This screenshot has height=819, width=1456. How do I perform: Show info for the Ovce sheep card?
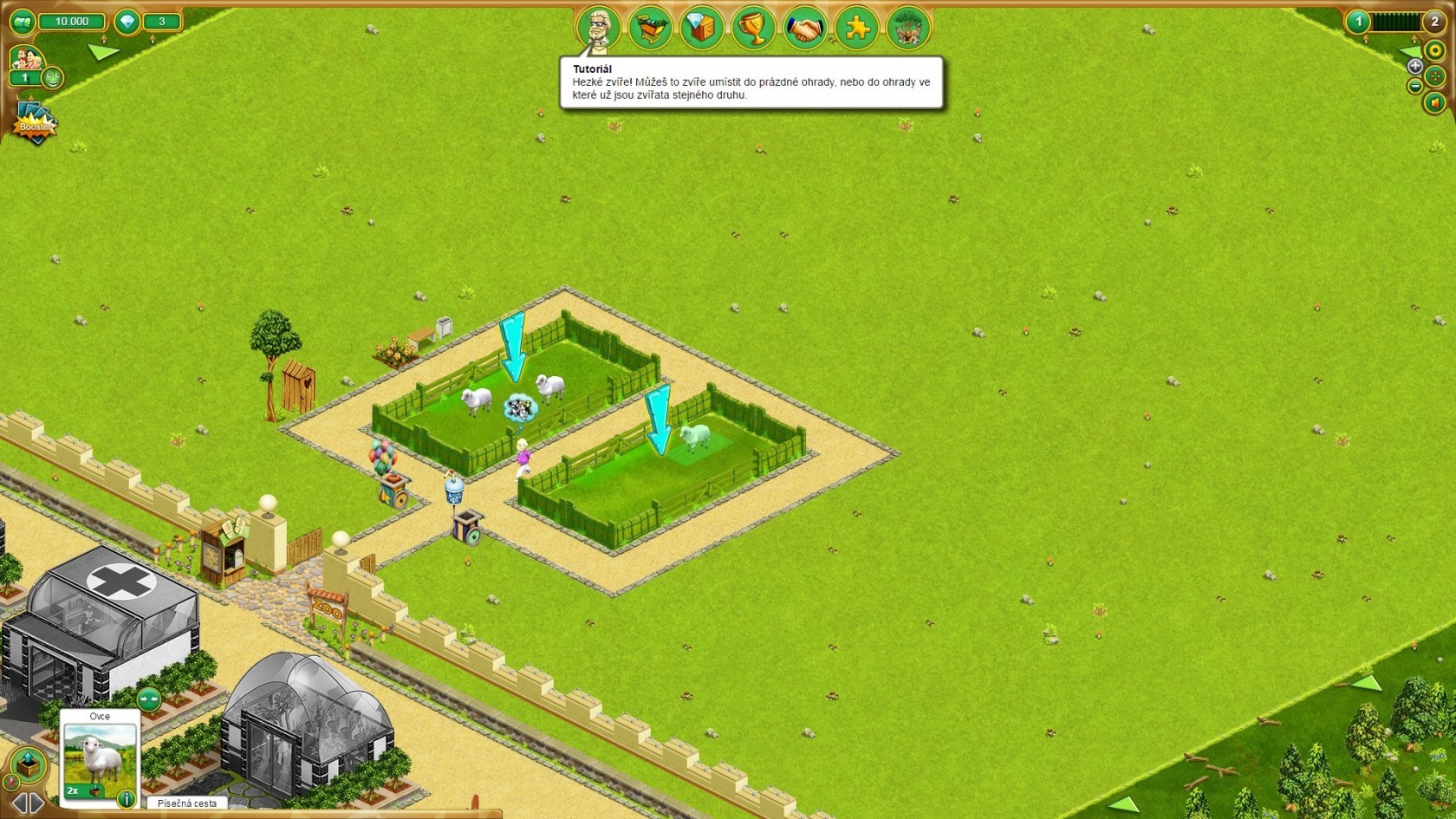tap(126, 798)
